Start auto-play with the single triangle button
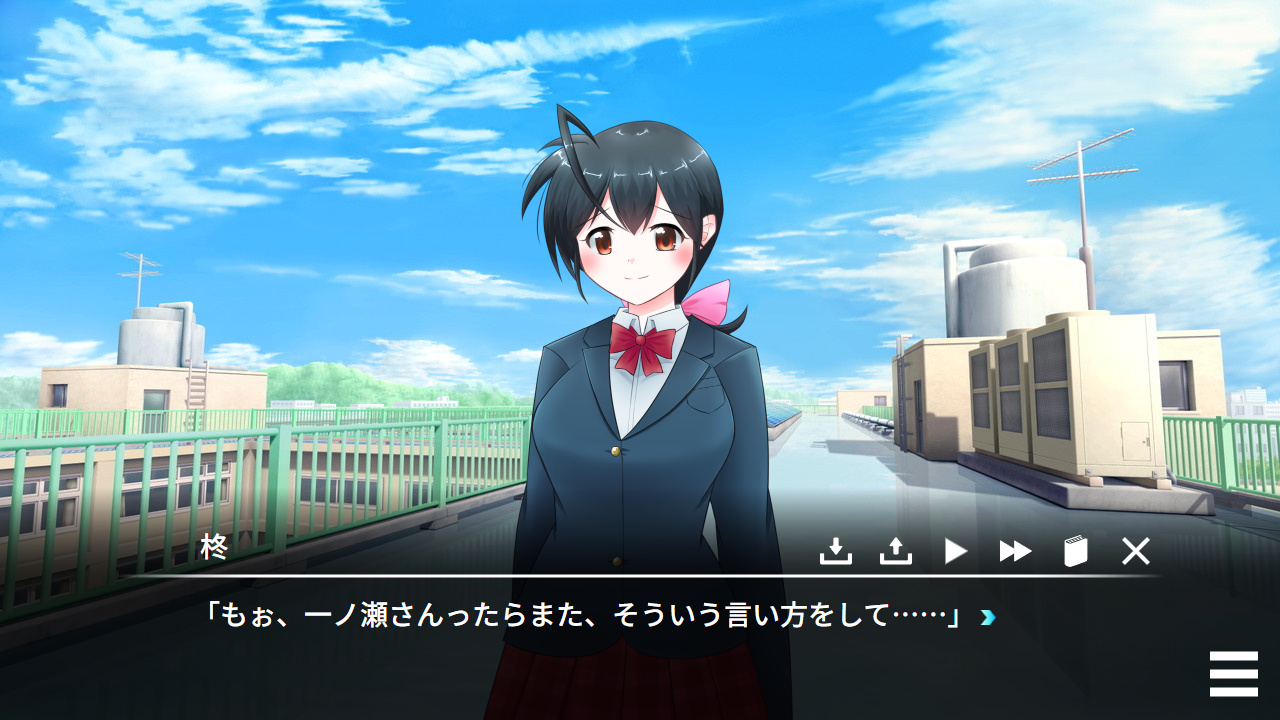The width and height of the screenshot is (1280, 720). tap(956, 551)
